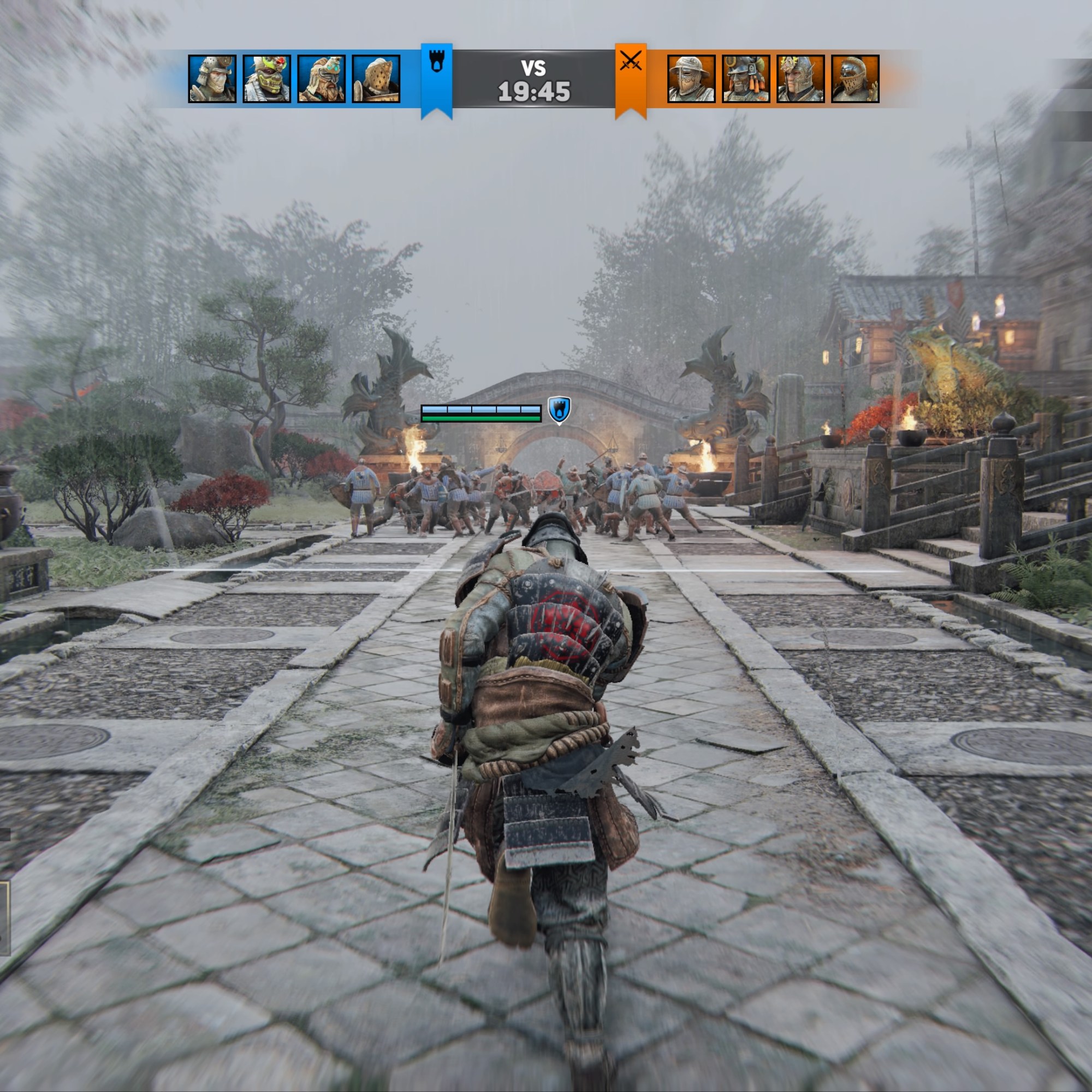Pick the bearded blue hero with teal helmet

[x=321, y=79]
